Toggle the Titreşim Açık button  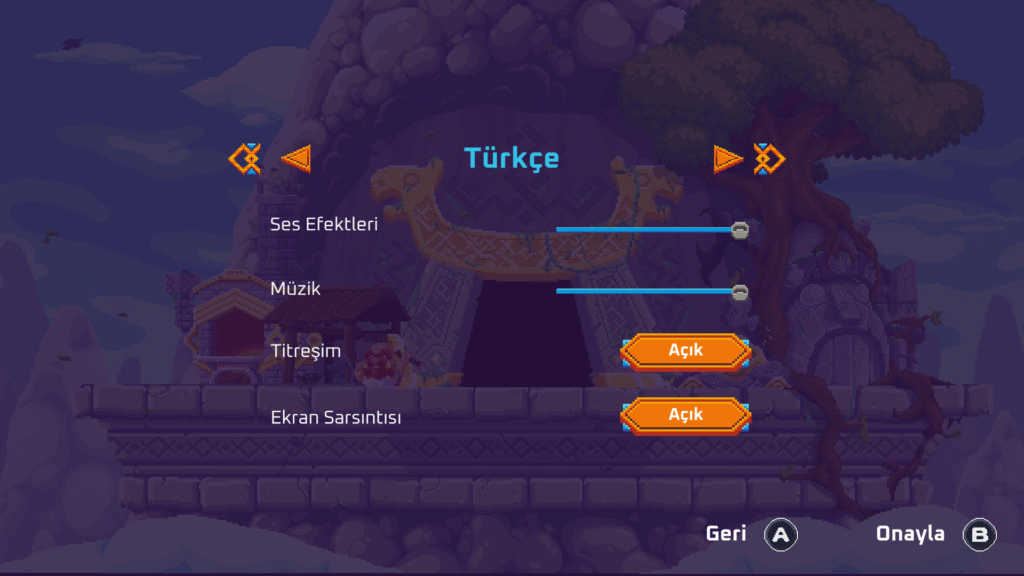click(686, 351)
